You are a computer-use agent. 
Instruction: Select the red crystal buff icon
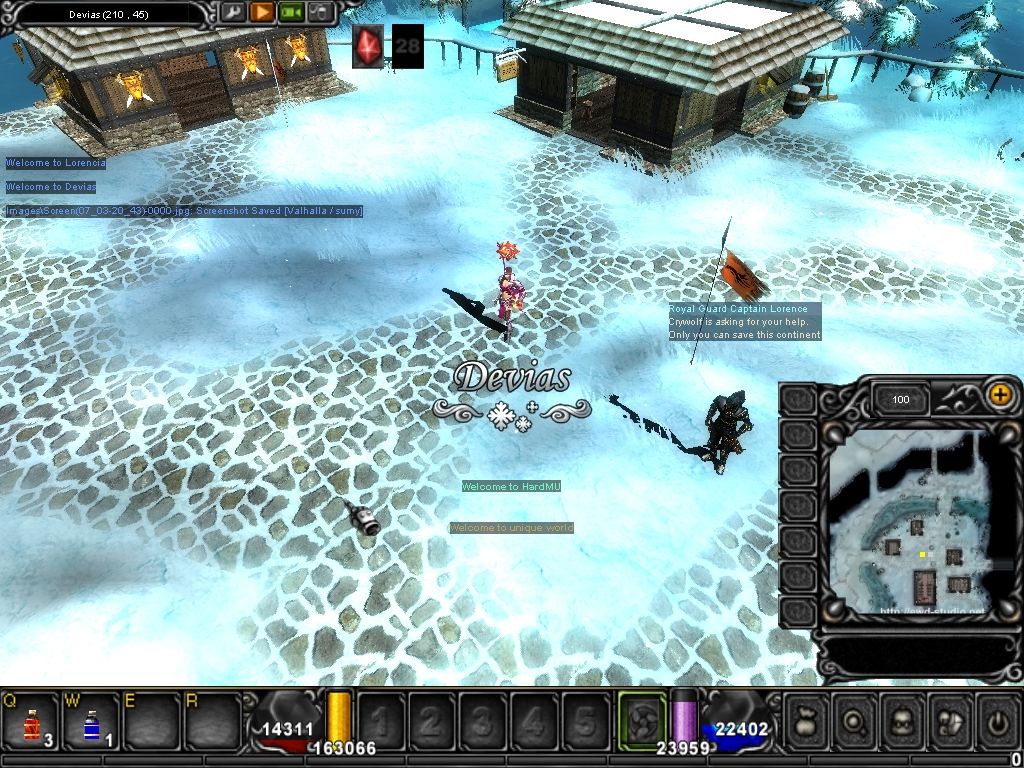pos(368,46)
